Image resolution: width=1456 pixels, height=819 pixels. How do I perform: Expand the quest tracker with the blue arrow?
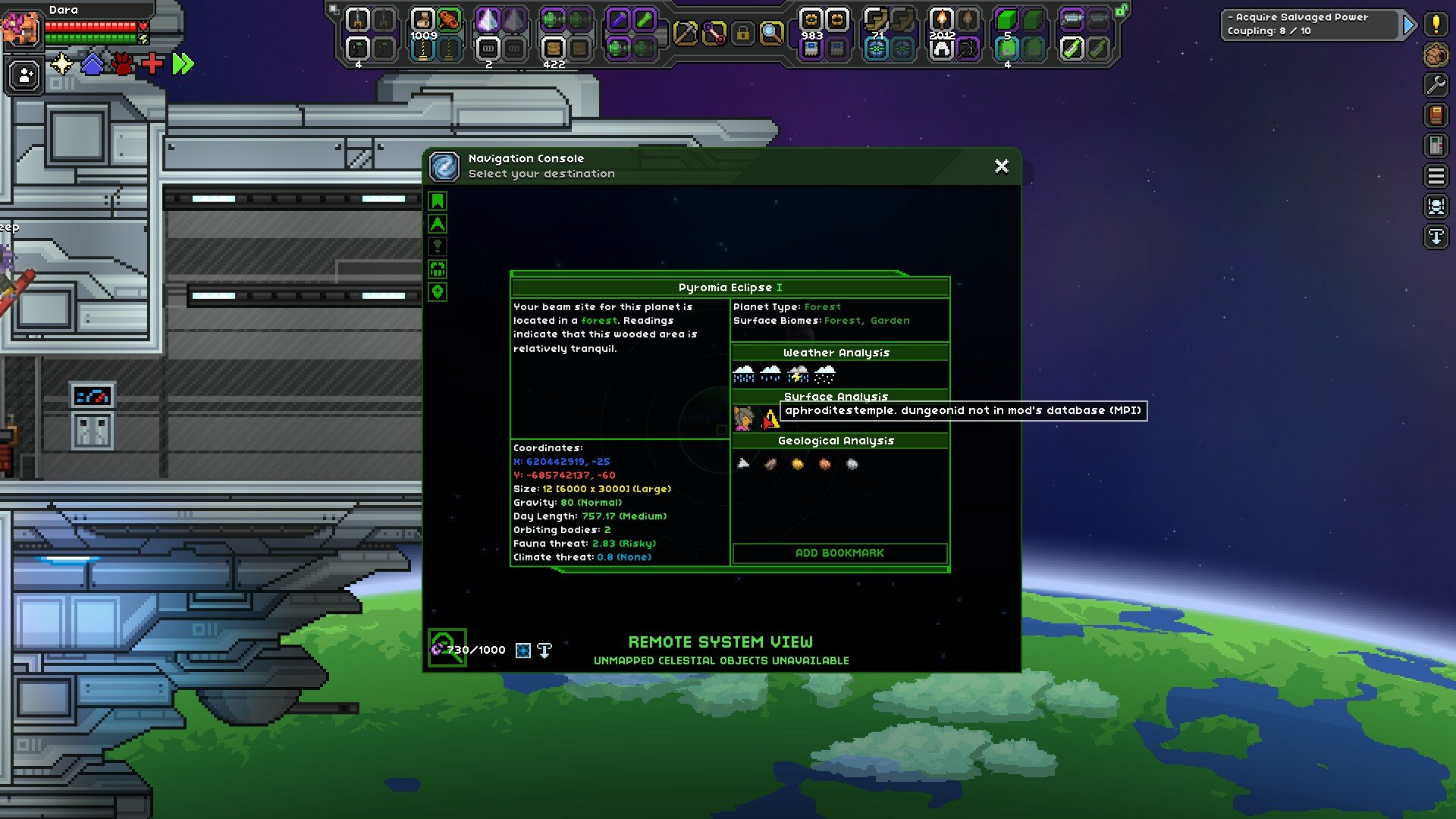click(x=1408, y=24)
